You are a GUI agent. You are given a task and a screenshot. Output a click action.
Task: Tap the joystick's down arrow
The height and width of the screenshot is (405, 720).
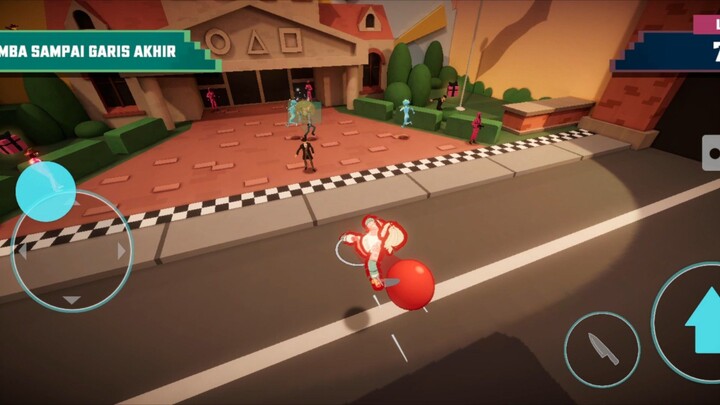72,299
